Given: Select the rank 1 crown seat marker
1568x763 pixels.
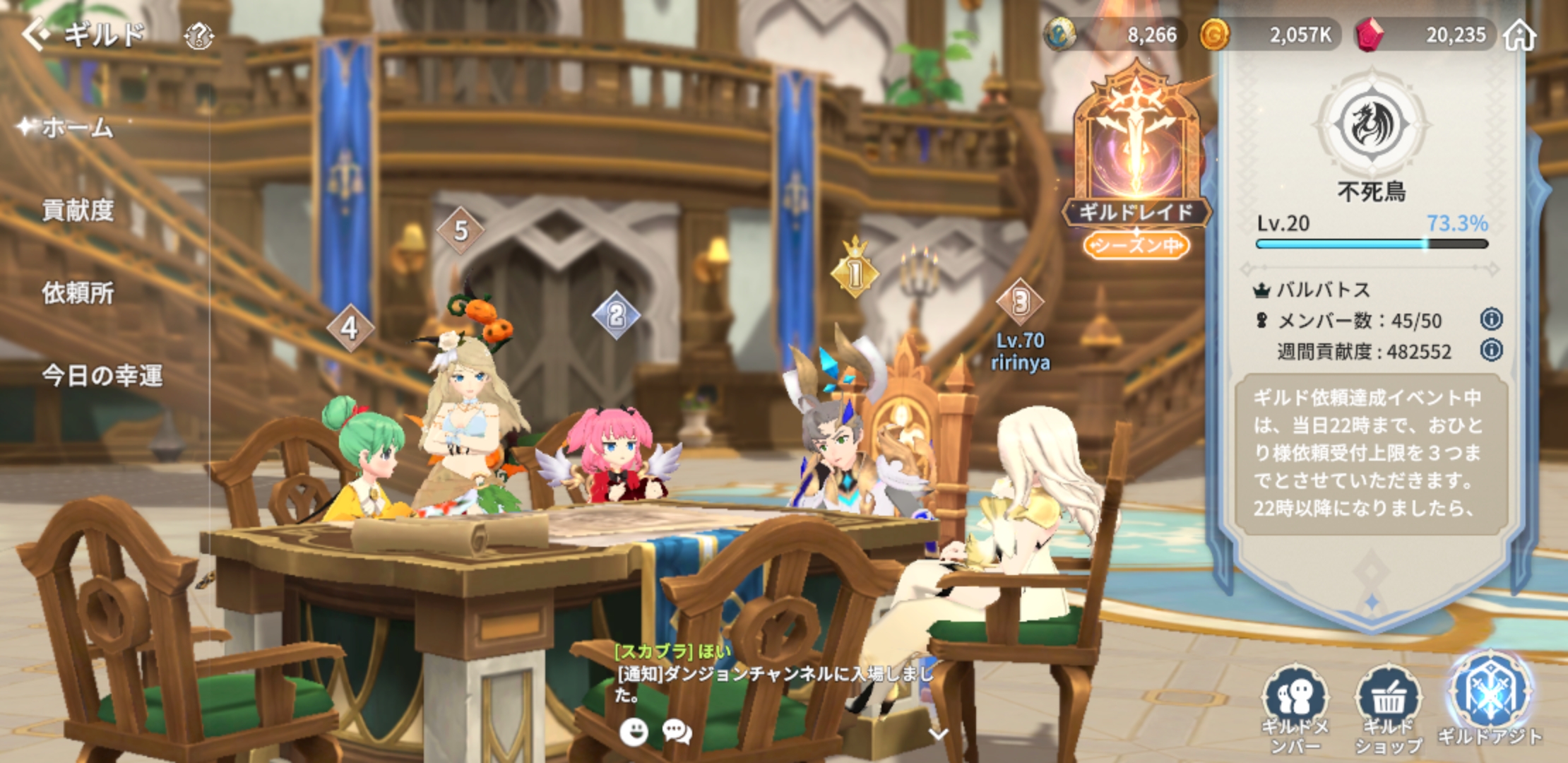Looking at the screenshot, I should 855,272.
